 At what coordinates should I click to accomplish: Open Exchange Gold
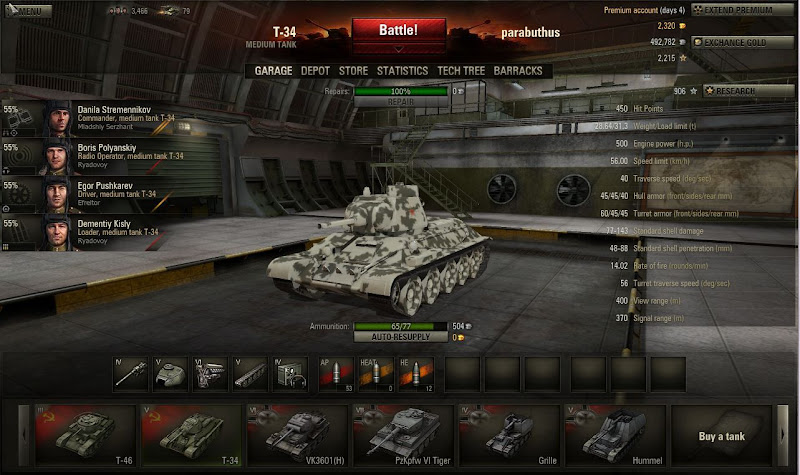click(741, 43)
